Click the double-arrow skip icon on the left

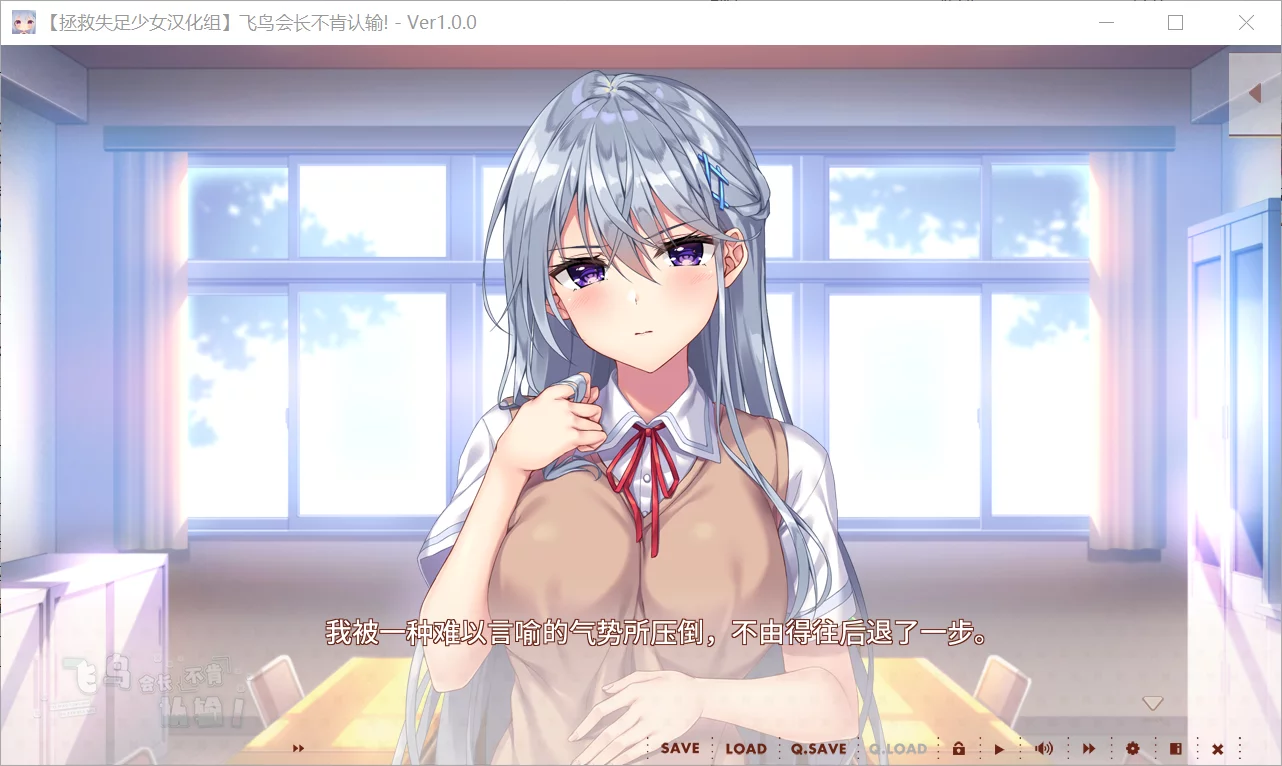[297, 748]
